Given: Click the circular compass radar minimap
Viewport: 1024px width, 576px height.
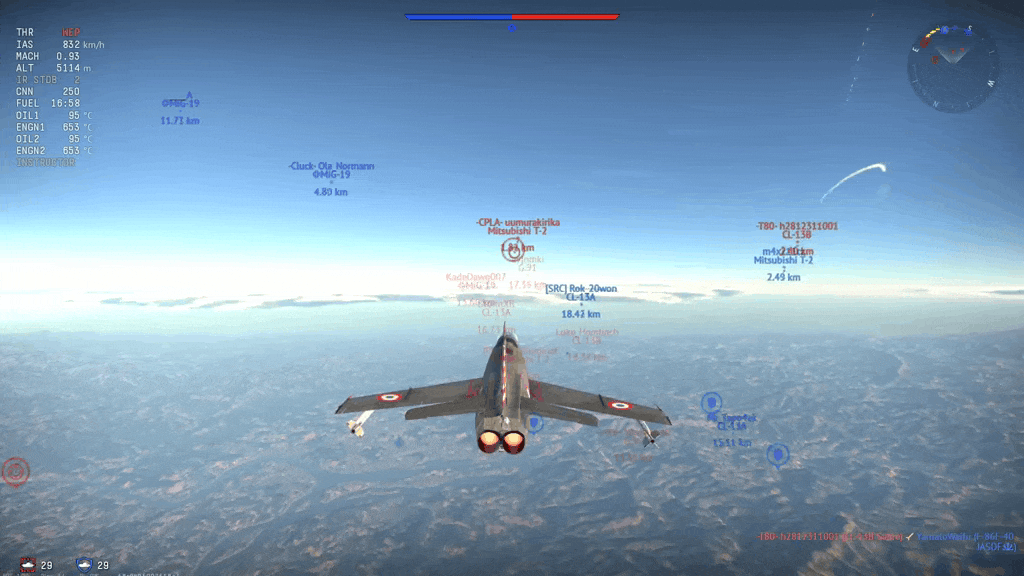Looking at the screenshot, I should pos(952,68).
